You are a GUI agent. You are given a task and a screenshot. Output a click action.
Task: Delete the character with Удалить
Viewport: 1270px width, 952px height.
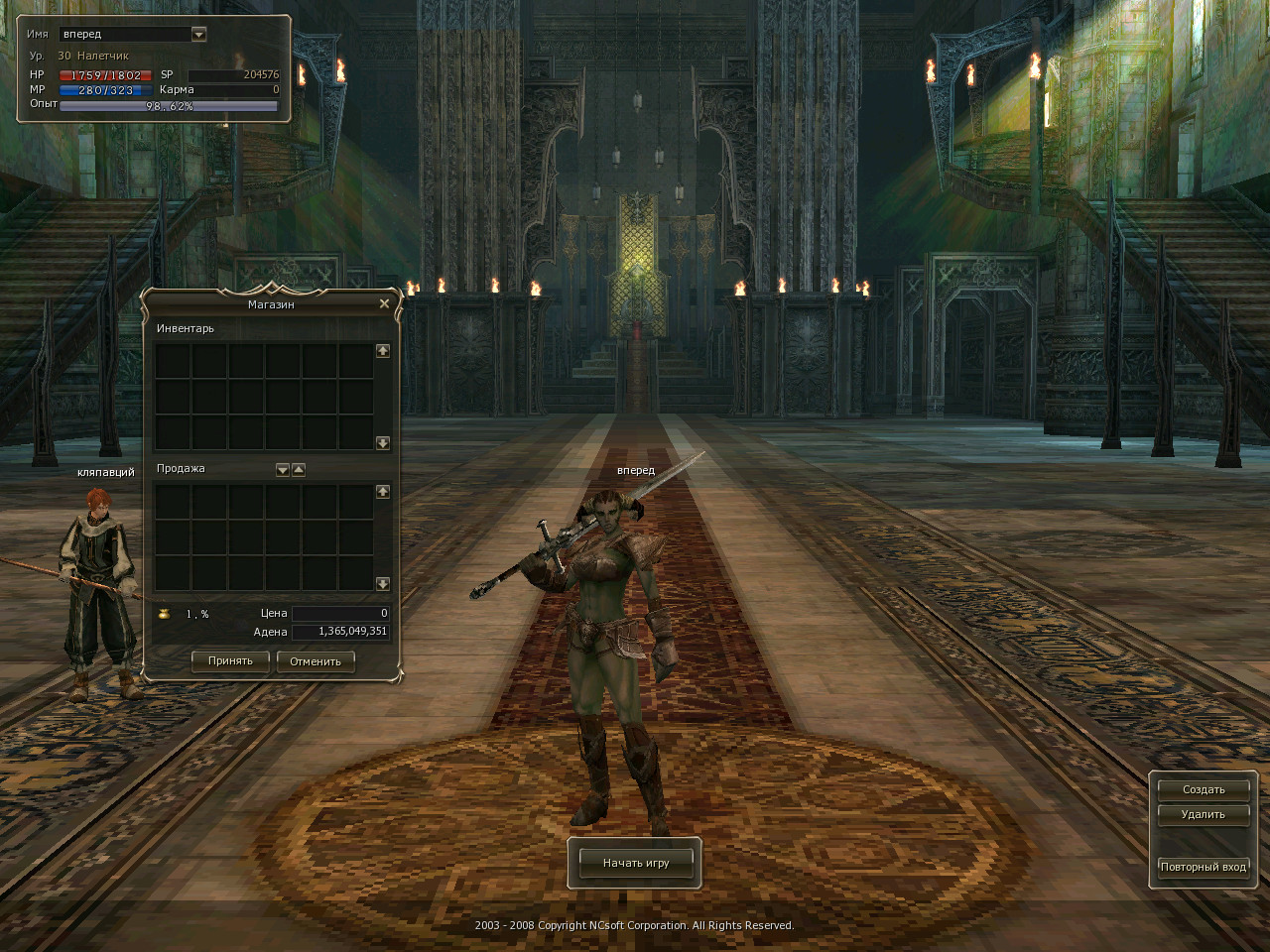pyautogui.click(x=1204, y=815)
